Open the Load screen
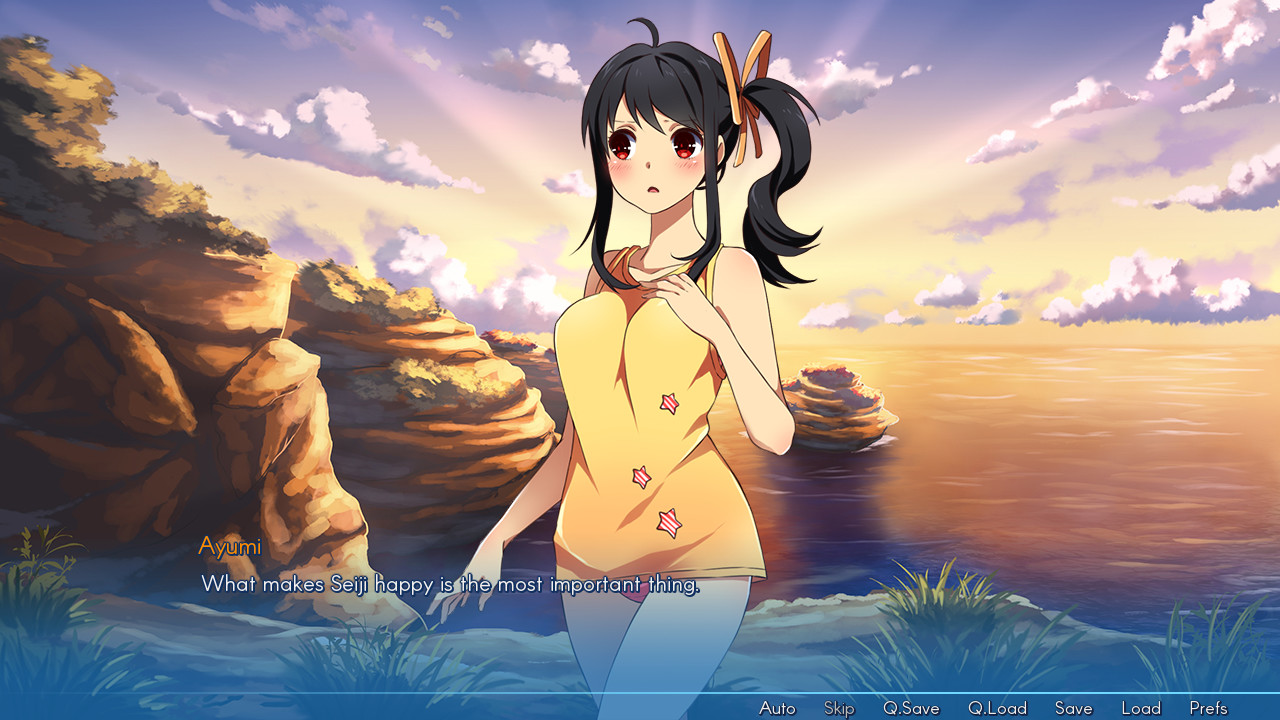 [1141, 707]
